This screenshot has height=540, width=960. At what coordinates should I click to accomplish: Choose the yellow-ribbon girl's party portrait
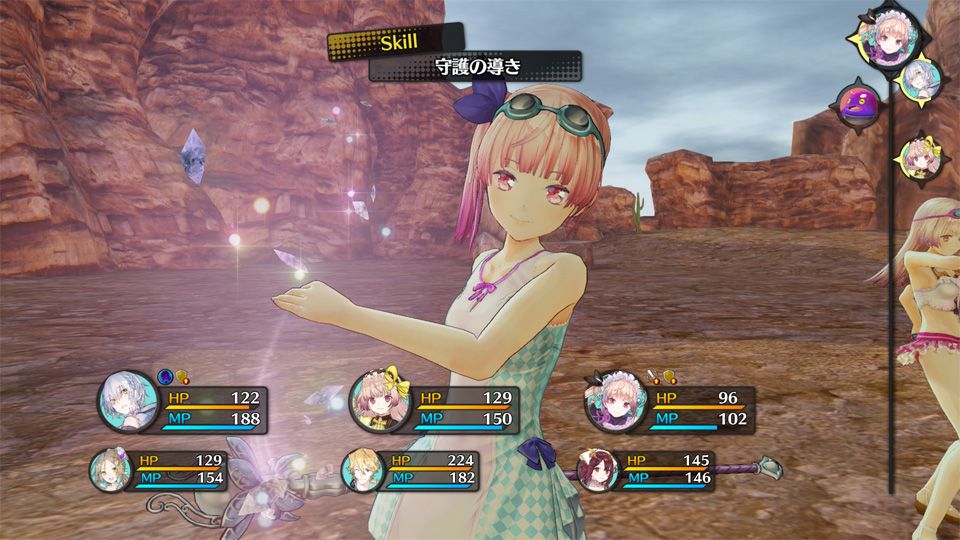[377, 408]
